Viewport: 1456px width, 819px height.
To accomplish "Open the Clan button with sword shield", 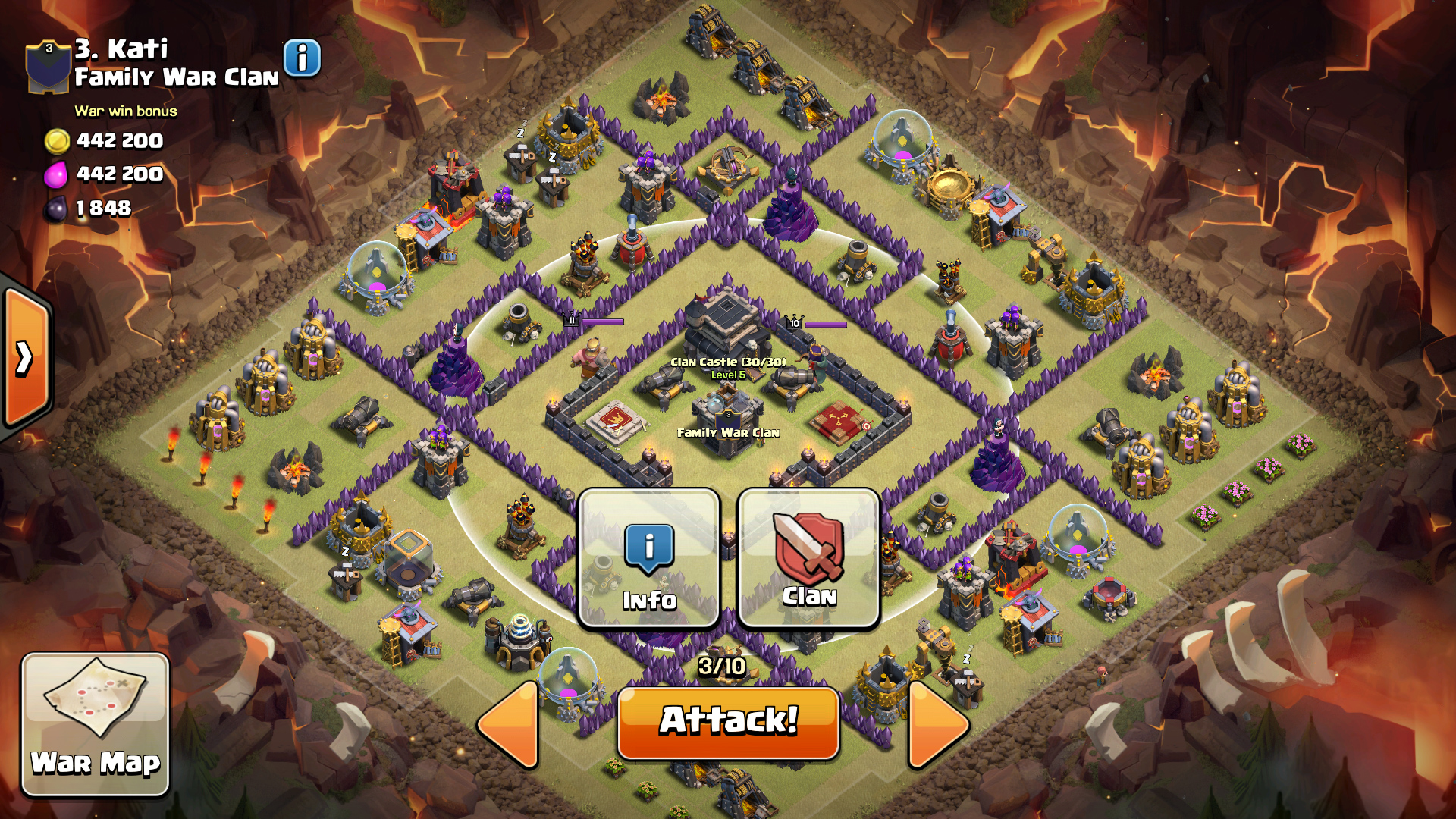I will [808, 559].
